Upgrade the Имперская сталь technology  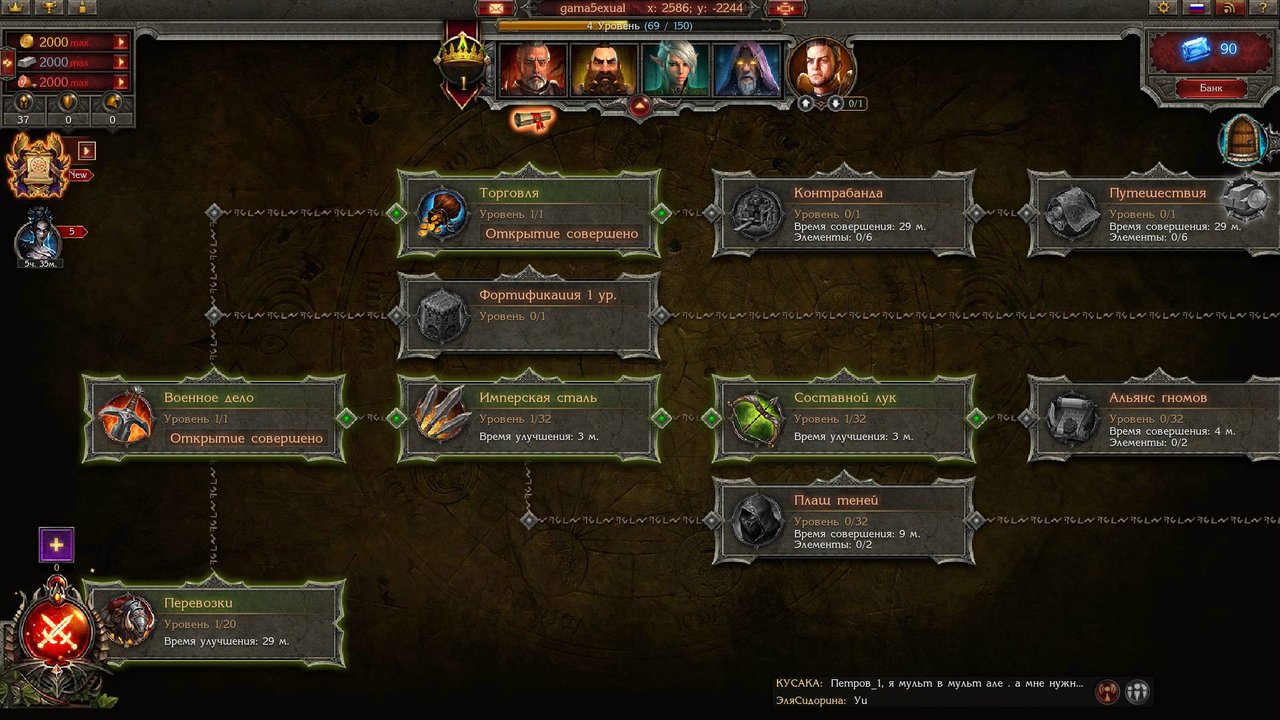pos(529,418)
